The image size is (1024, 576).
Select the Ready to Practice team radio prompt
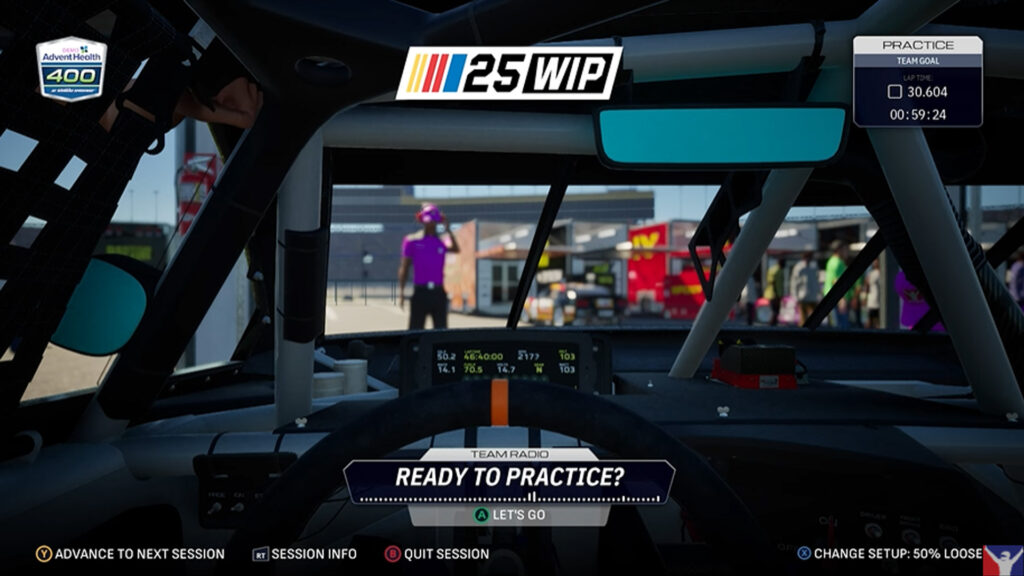click(509, 477)
